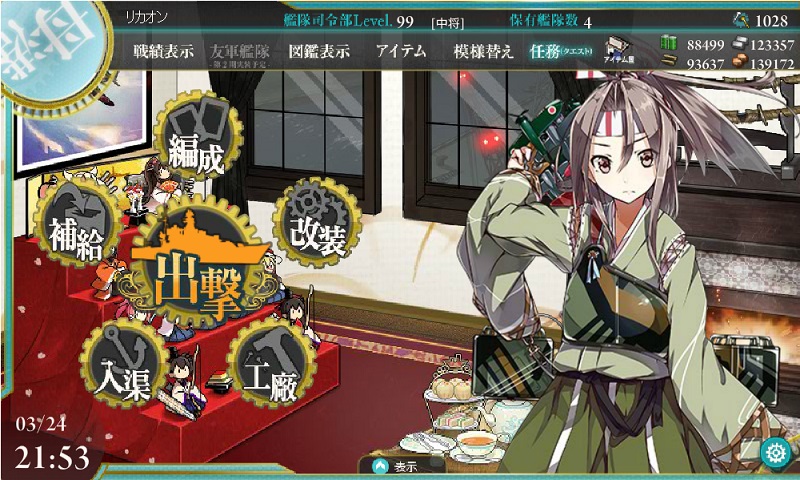This screenshot has height=480, width=800.
Task: Choose the 模様替え room redecoration option
Action: point(483,52)
